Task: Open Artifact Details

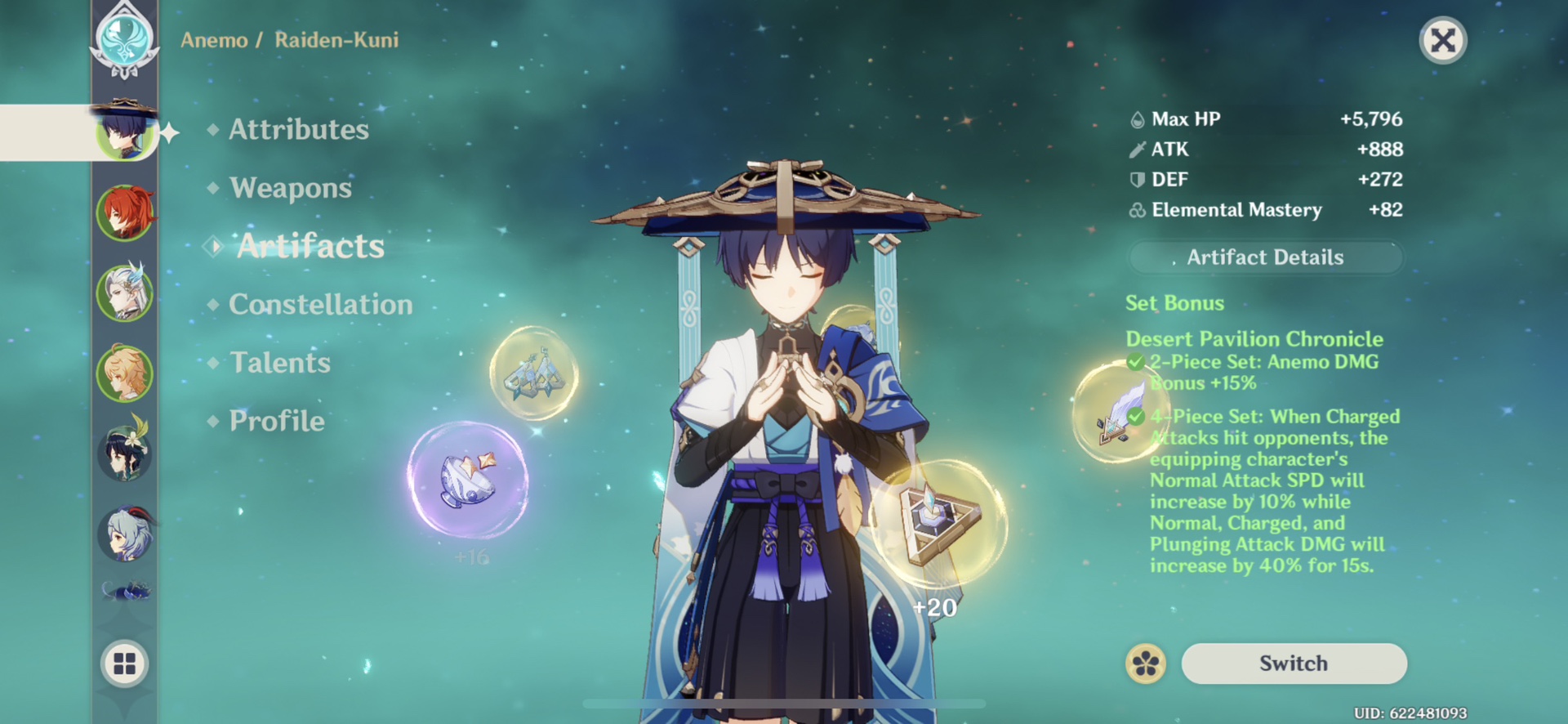Action: coord(1265,257)
